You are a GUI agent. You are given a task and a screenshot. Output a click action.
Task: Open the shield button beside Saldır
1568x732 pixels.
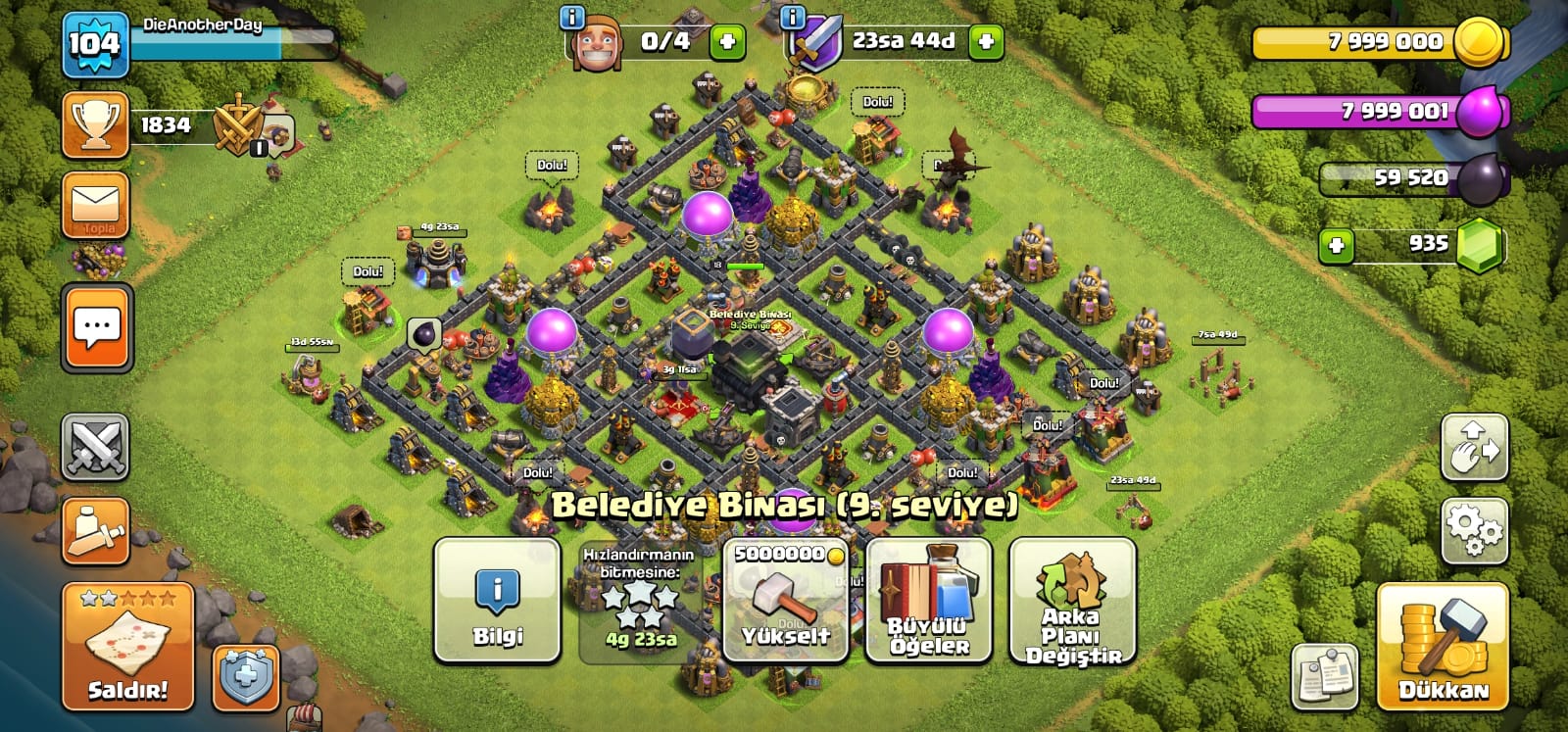246,676
